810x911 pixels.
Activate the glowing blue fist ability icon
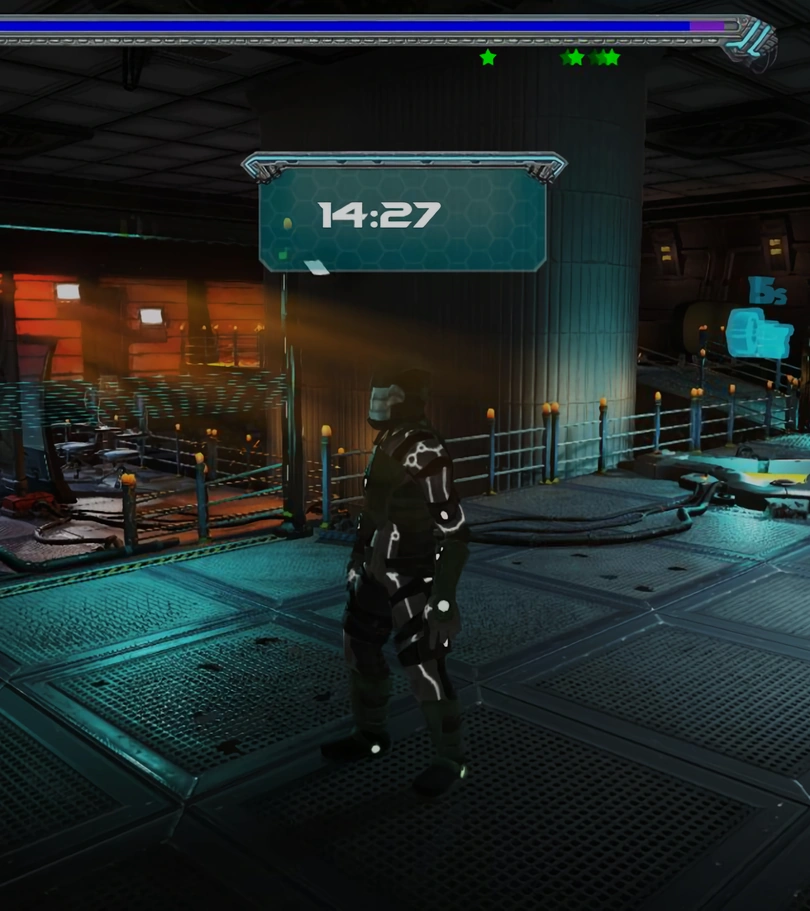point(758,334)
